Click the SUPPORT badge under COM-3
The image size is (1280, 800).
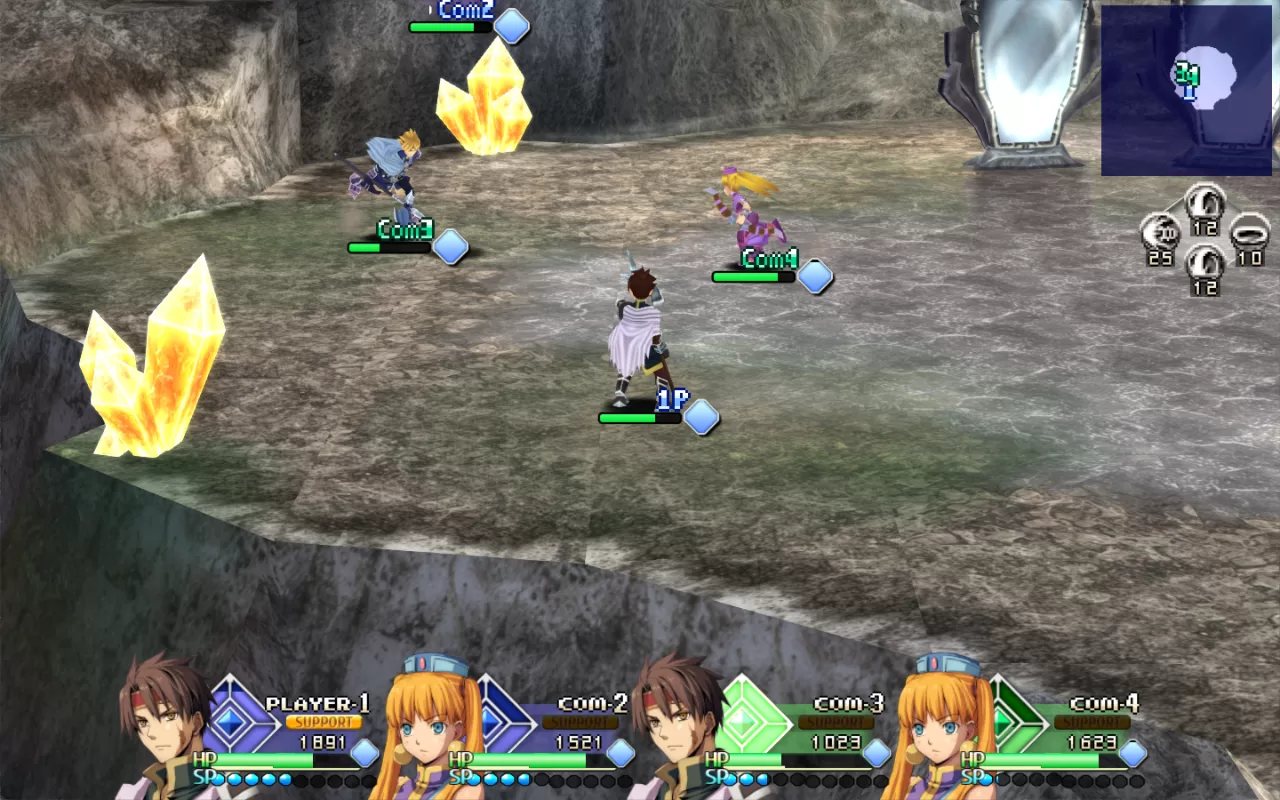click(x=836, y=722)
